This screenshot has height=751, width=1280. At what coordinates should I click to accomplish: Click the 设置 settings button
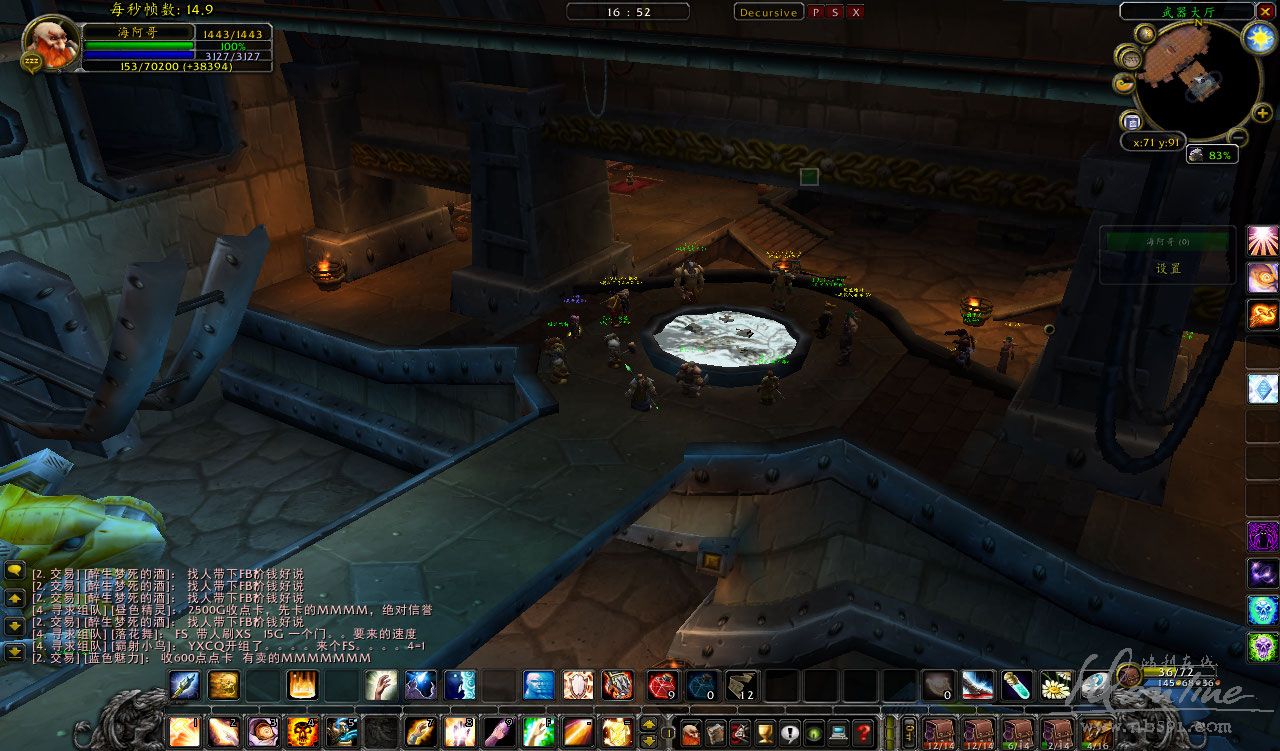click(x=1169, y=268)
